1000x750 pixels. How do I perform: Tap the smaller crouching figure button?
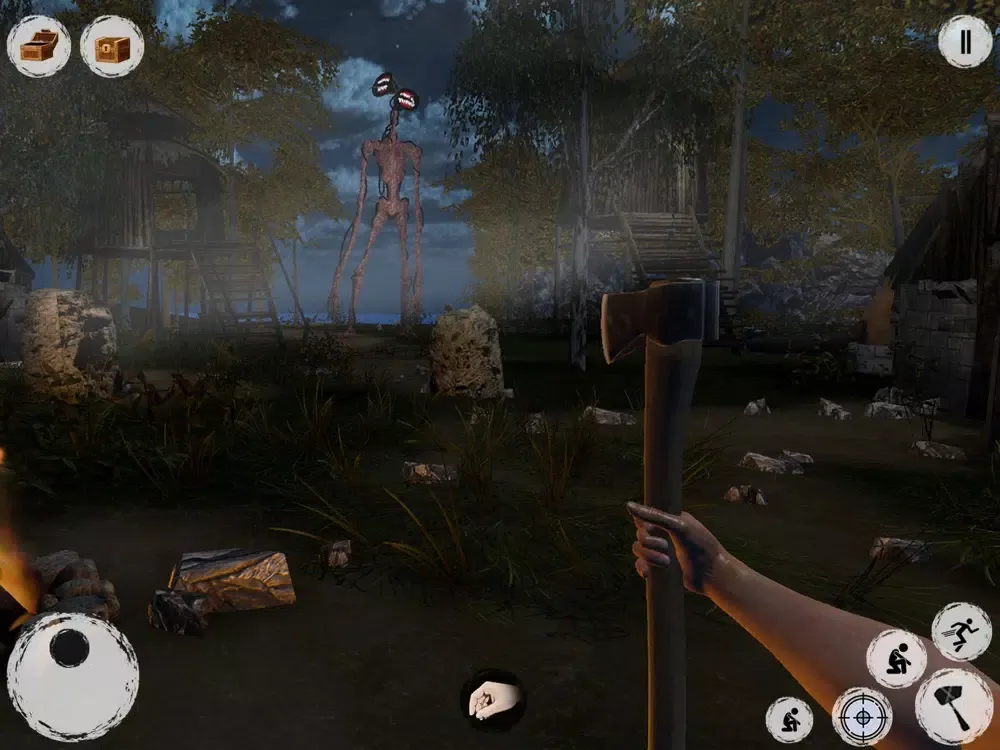pos(789,720)
